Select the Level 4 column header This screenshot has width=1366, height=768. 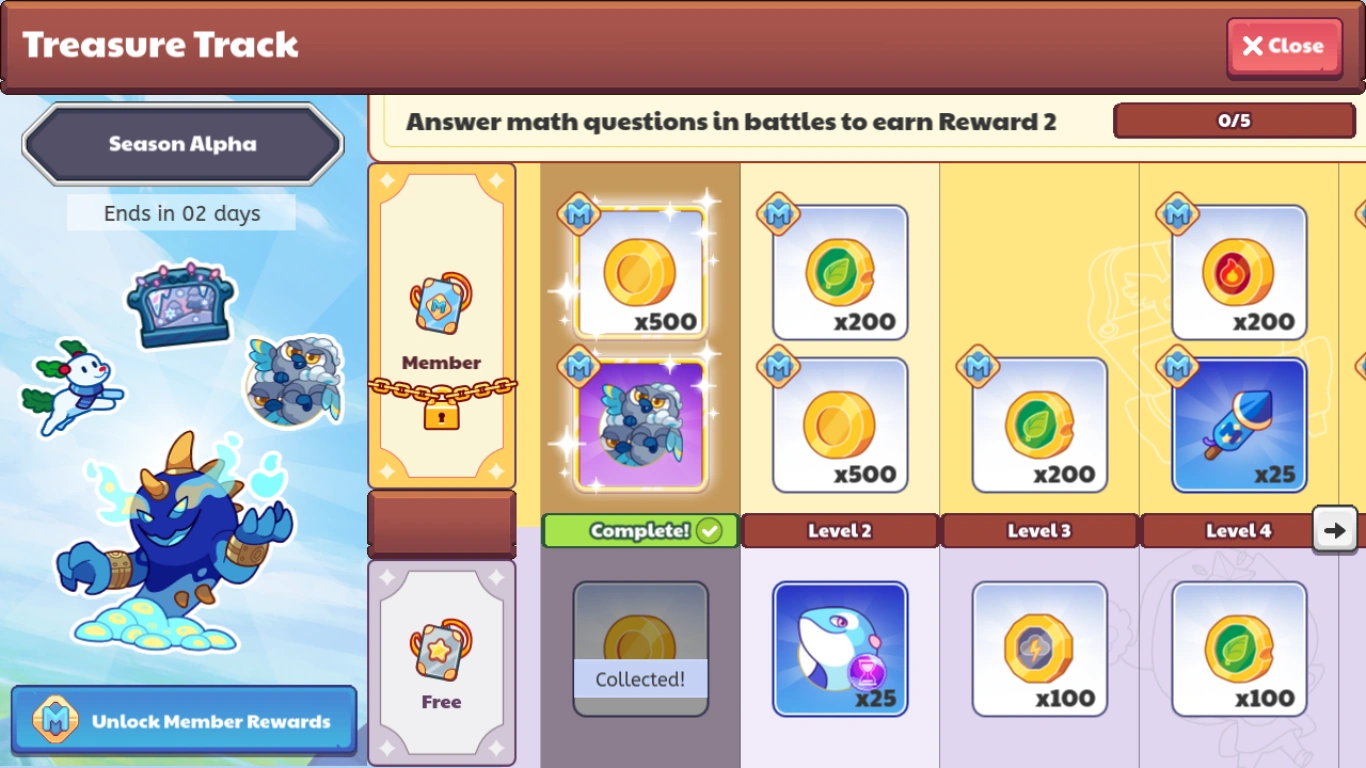[x=1239, y=531]
